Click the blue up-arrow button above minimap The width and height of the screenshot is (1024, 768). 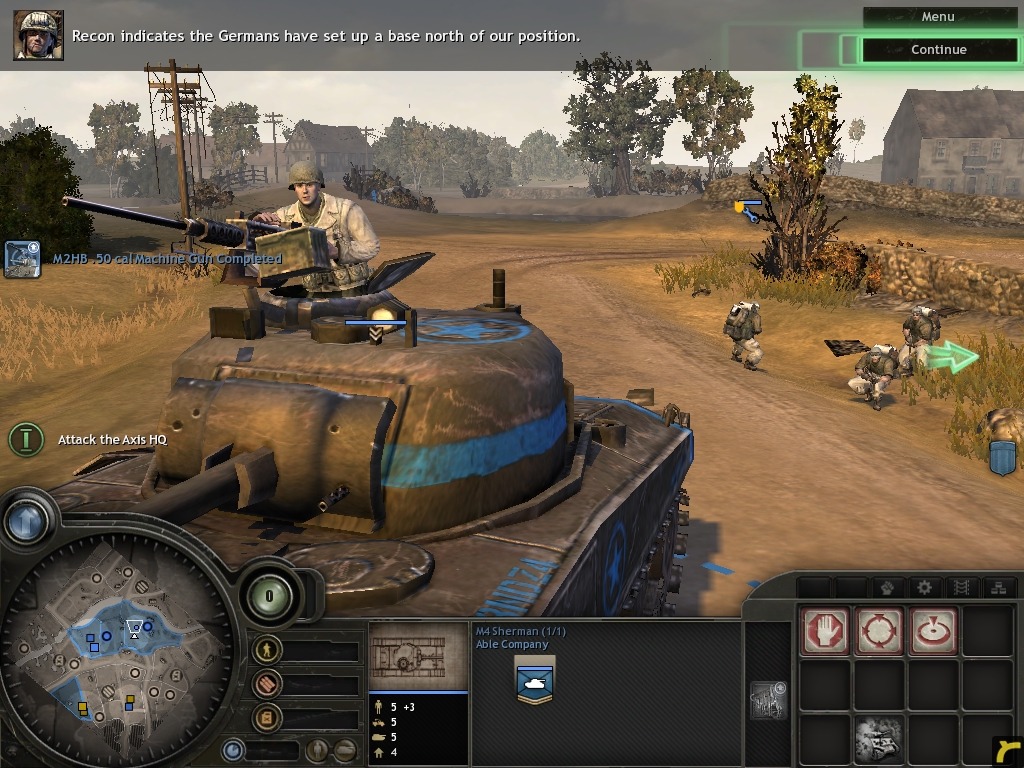point(26,520)
